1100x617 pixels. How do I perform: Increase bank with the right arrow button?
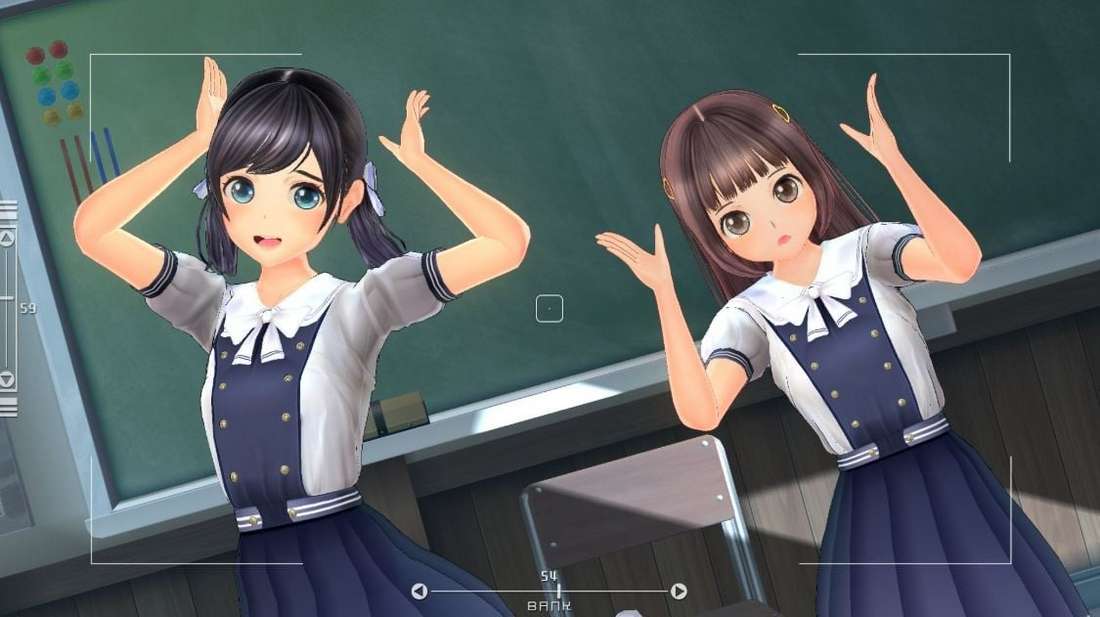678,591
